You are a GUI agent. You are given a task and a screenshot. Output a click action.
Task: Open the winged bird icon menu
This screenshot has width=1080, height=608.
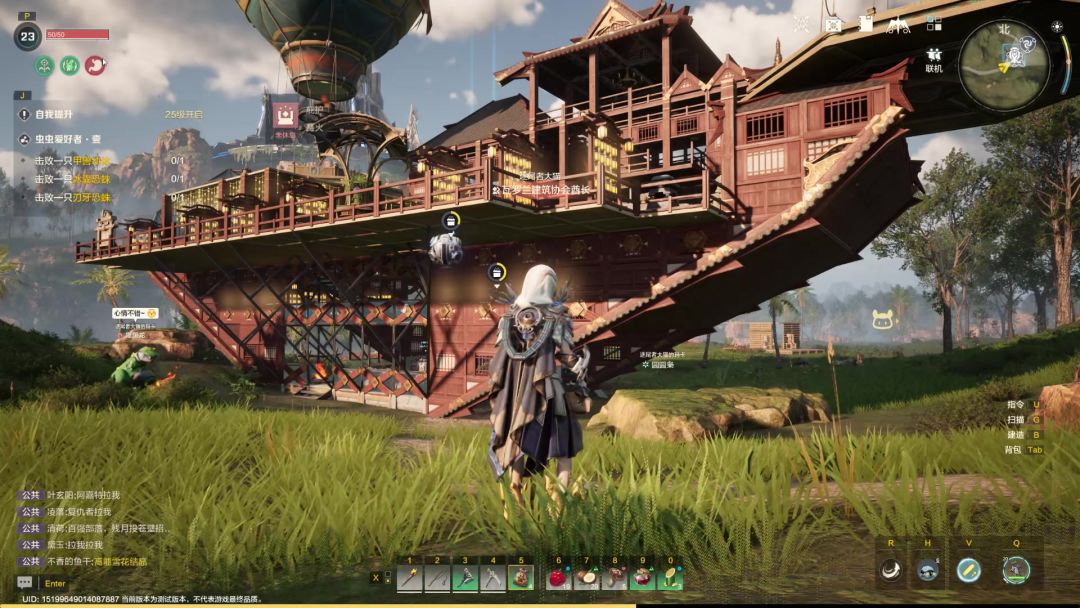point(898,23)
